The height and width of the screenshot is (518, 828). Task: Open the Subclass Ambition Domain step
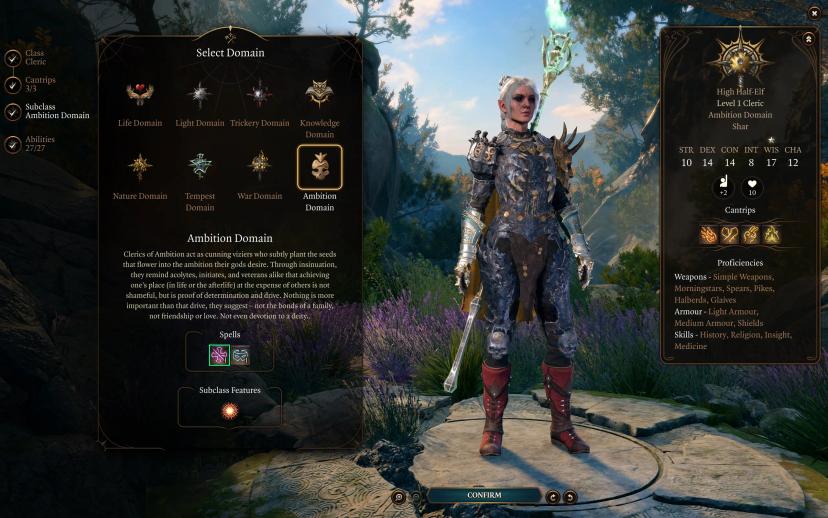tap(12, 111)
